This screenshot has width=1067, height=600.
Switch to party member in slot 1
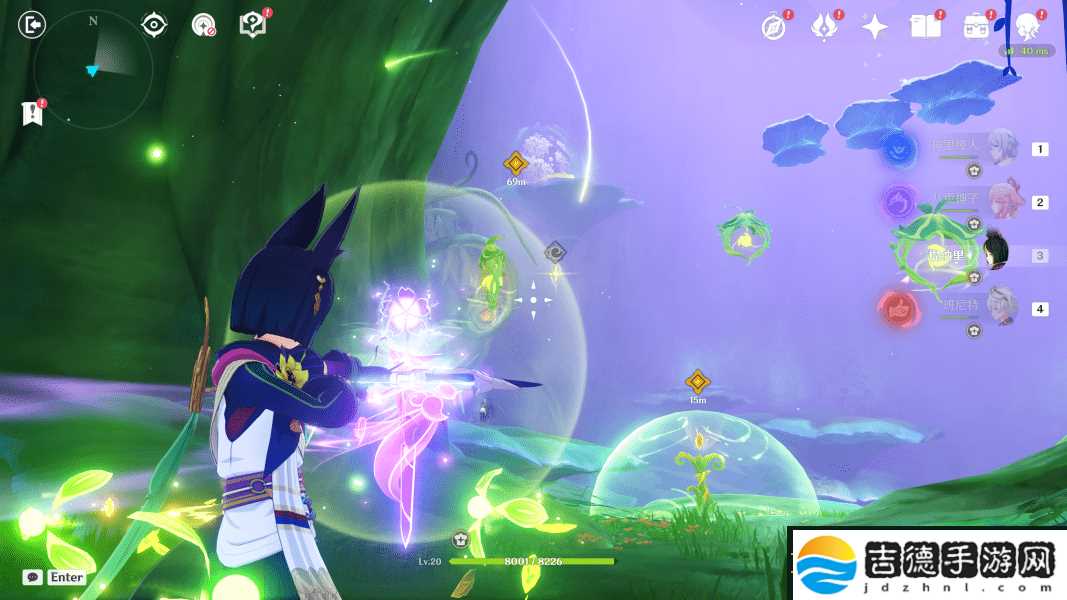tap(1002, 147)
